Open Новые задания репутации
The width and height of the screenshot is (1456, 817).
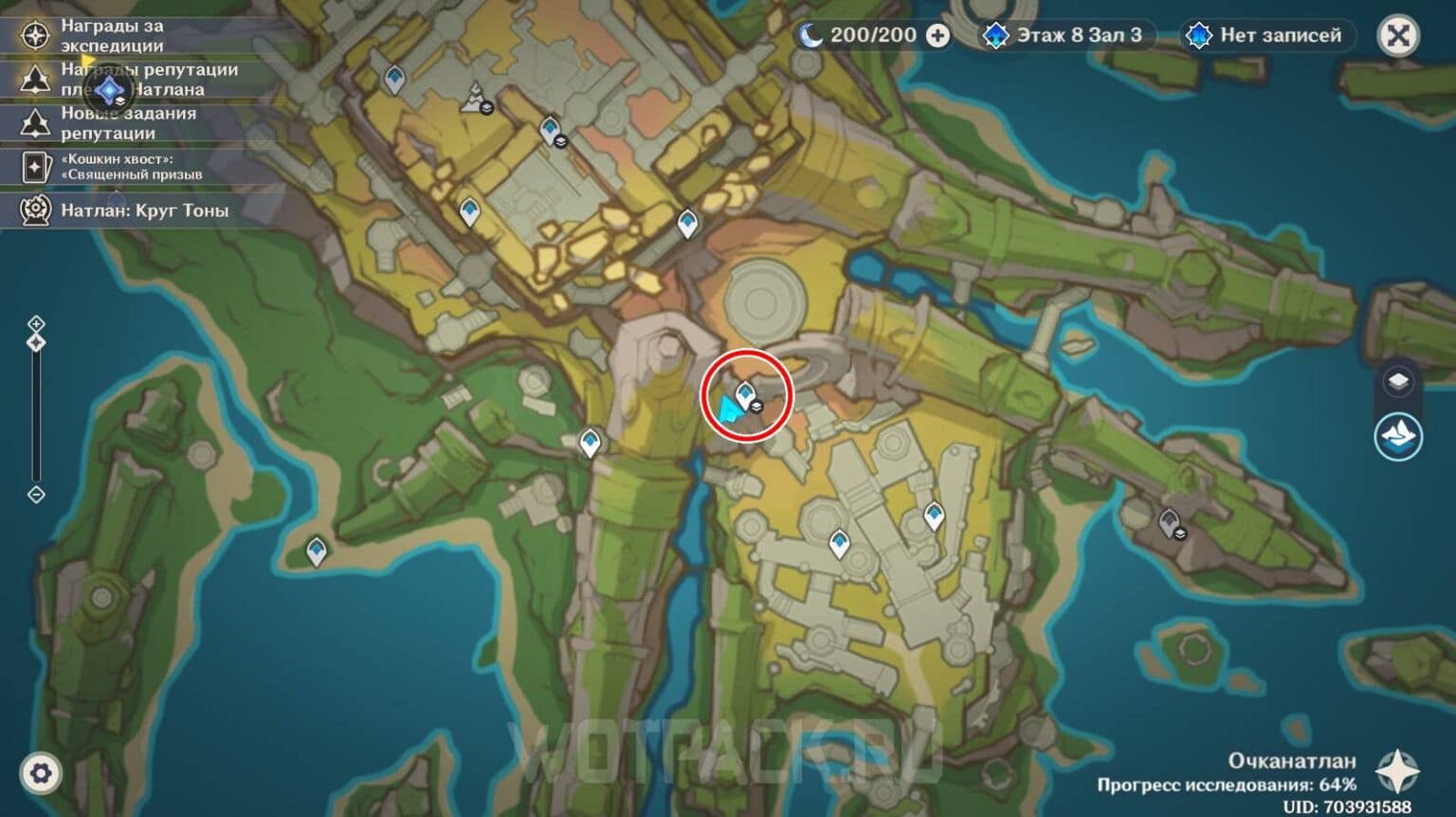pyautogui.click(x=35, y=121)
